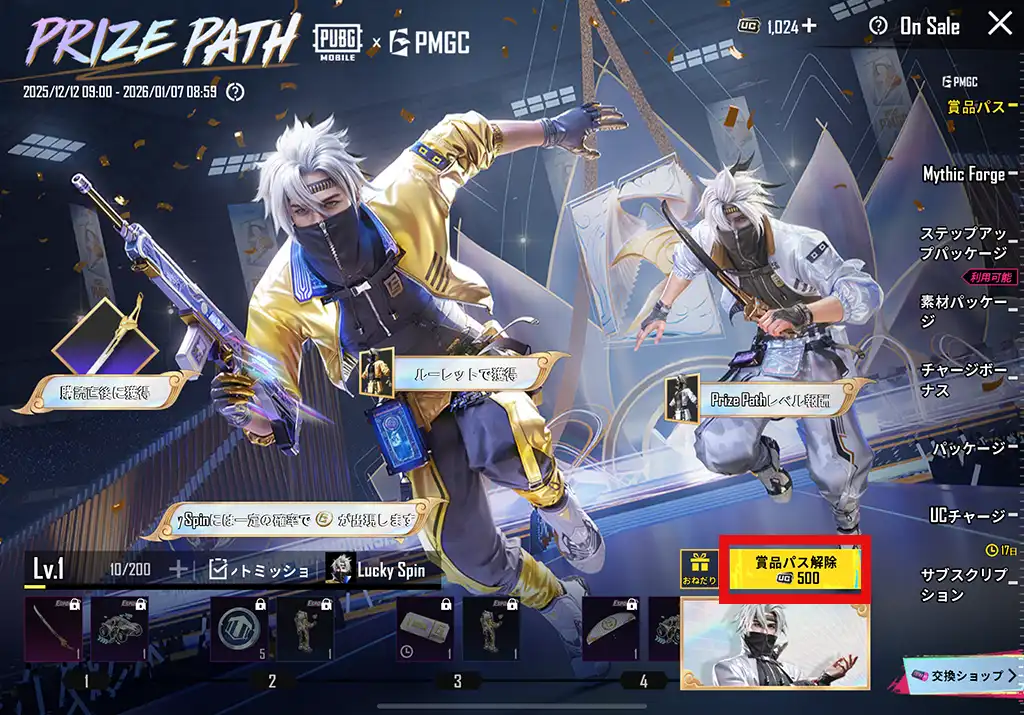Open Lucky Spin
Image resolution: width=1024 pixels, height=715 pixels.
tap(381, 570)
